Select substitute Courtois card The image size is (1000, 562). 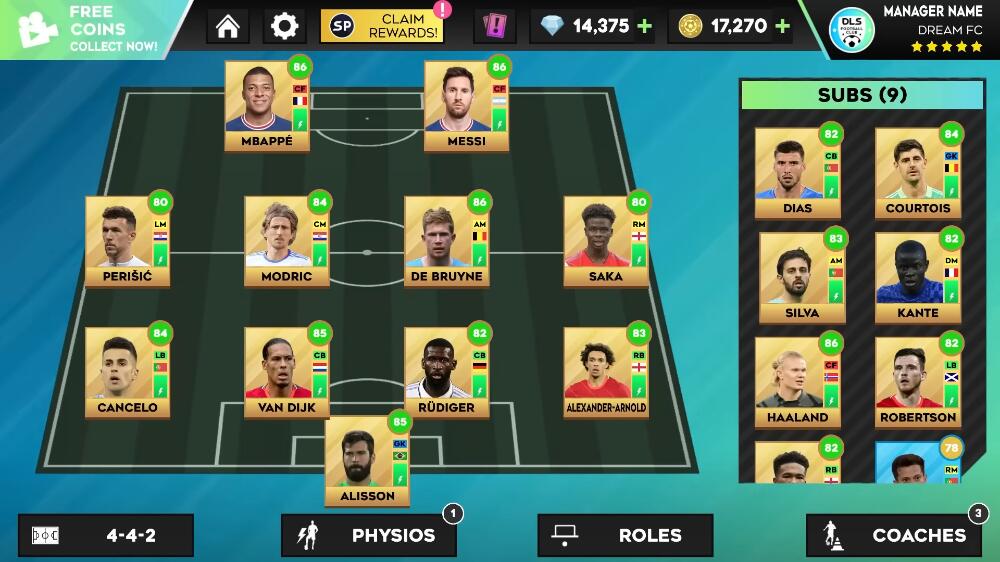pyautogui.click(x=917, y=172)
